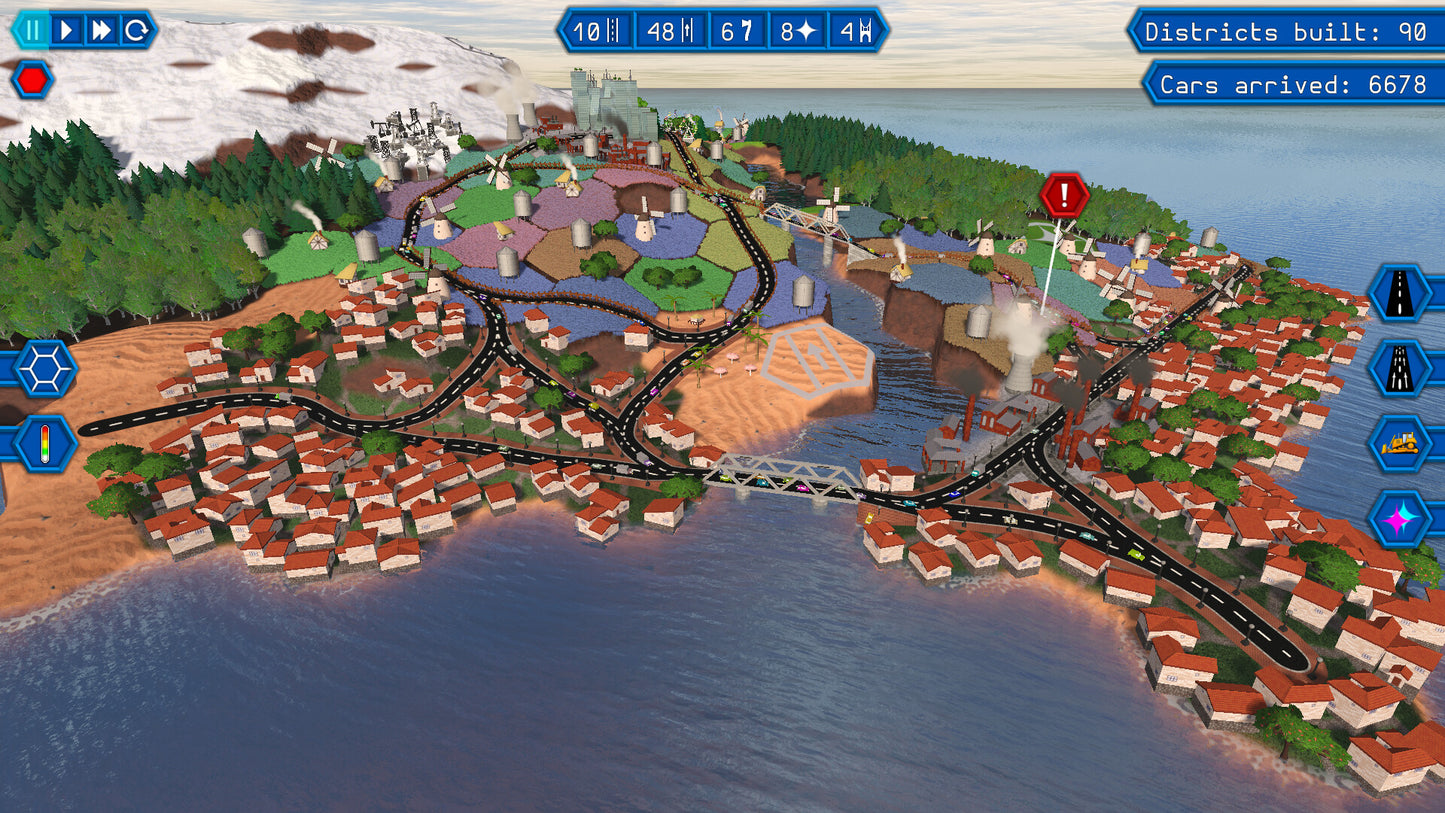Click the circular arrow restart button
This screenshot has width=1445, height=813.
[x=136, y=30]
